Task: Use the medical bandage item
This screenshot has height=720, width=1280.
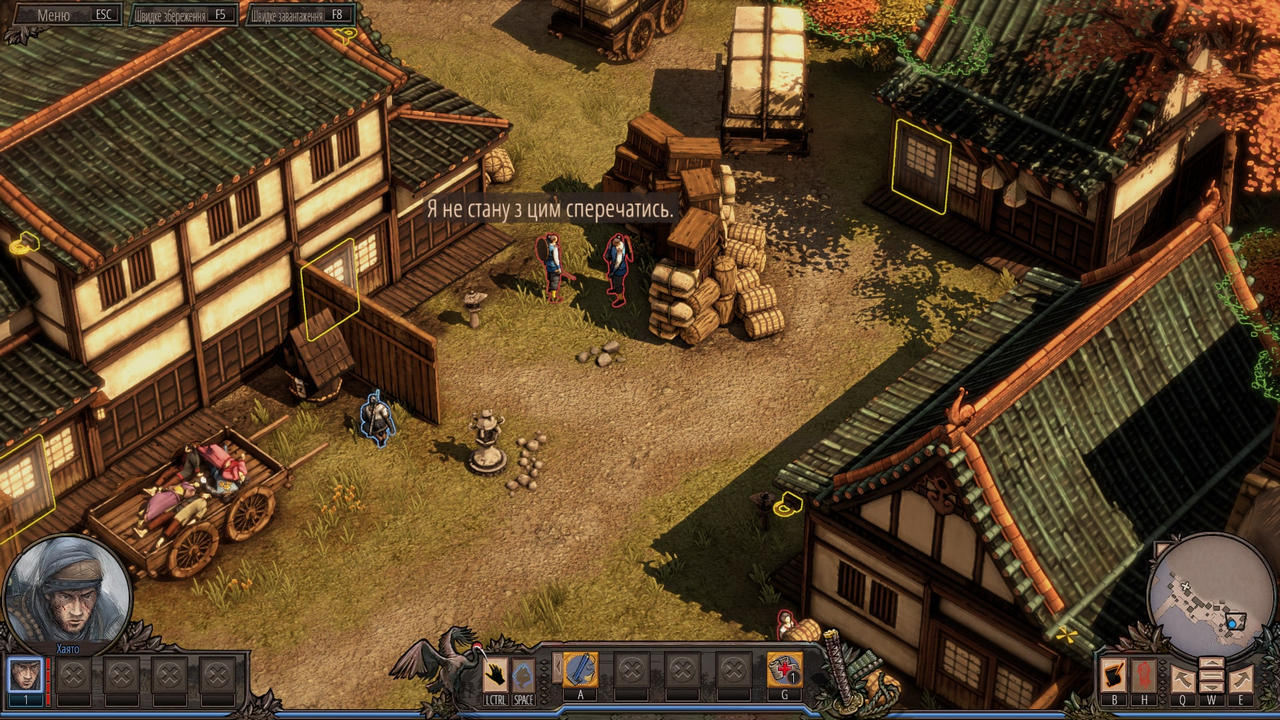Action: [x=784, y=670]
